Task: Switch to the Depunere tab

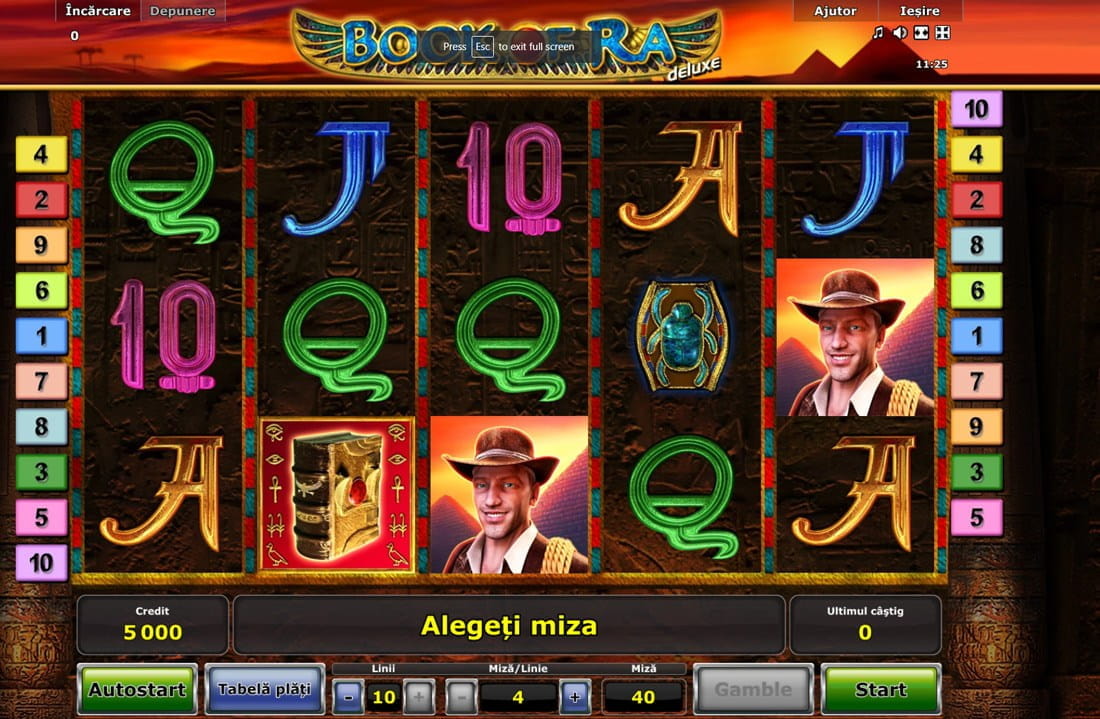Action: click(x=183, y=11)
